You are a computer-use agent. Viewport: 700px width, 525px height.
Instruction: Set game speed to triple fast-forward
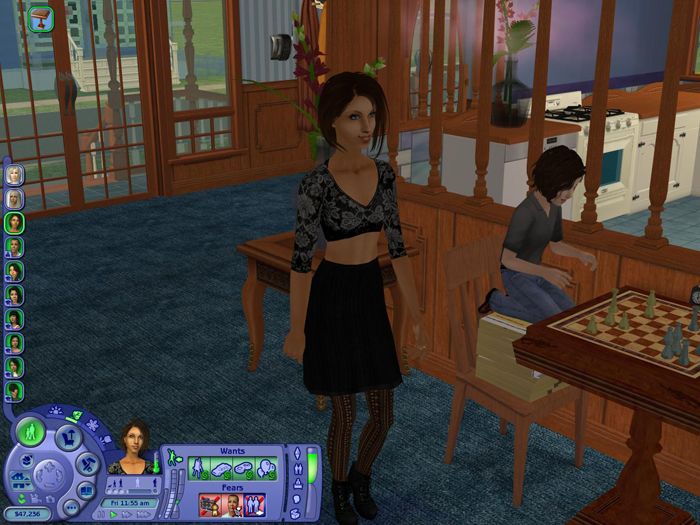pos(142,514)
